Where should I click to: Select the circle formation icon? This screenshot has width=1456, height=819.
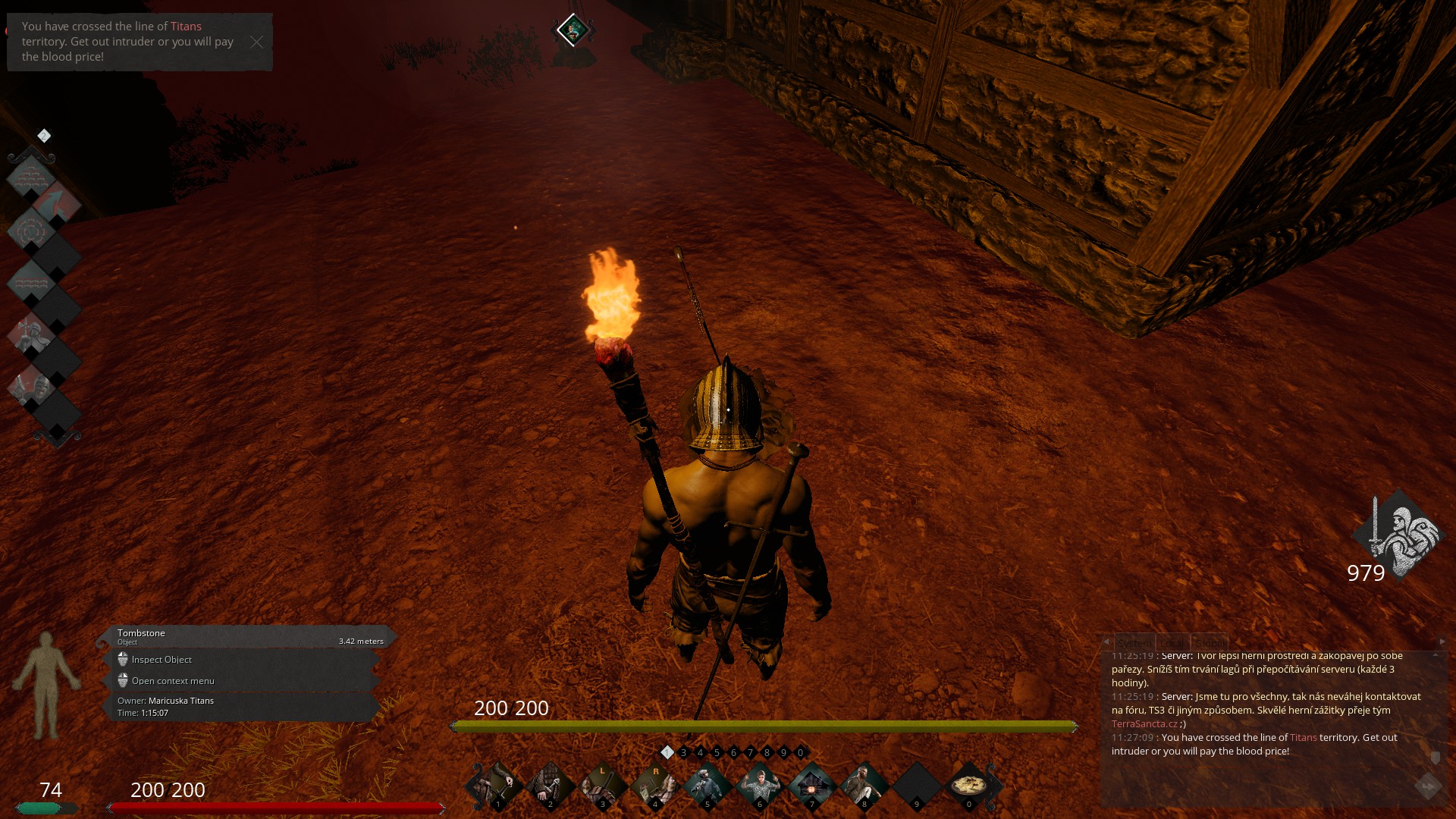(x=31, y=231)
